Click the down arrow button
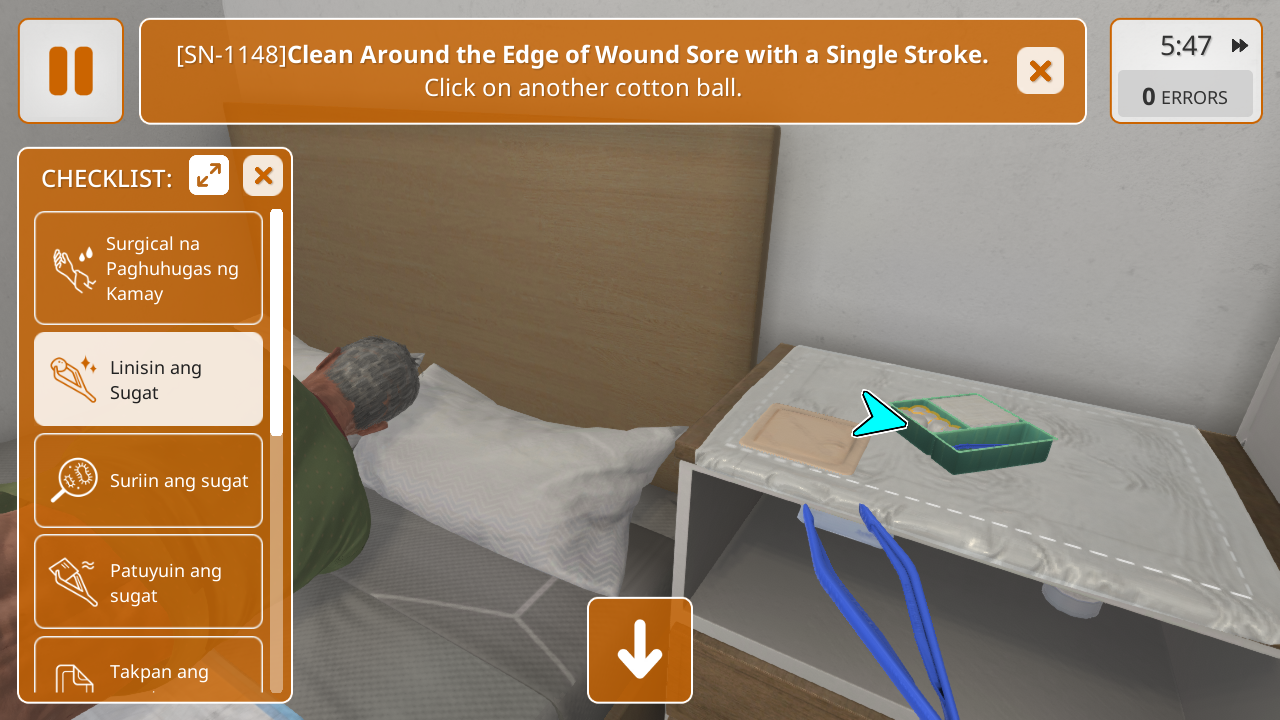 640,650
